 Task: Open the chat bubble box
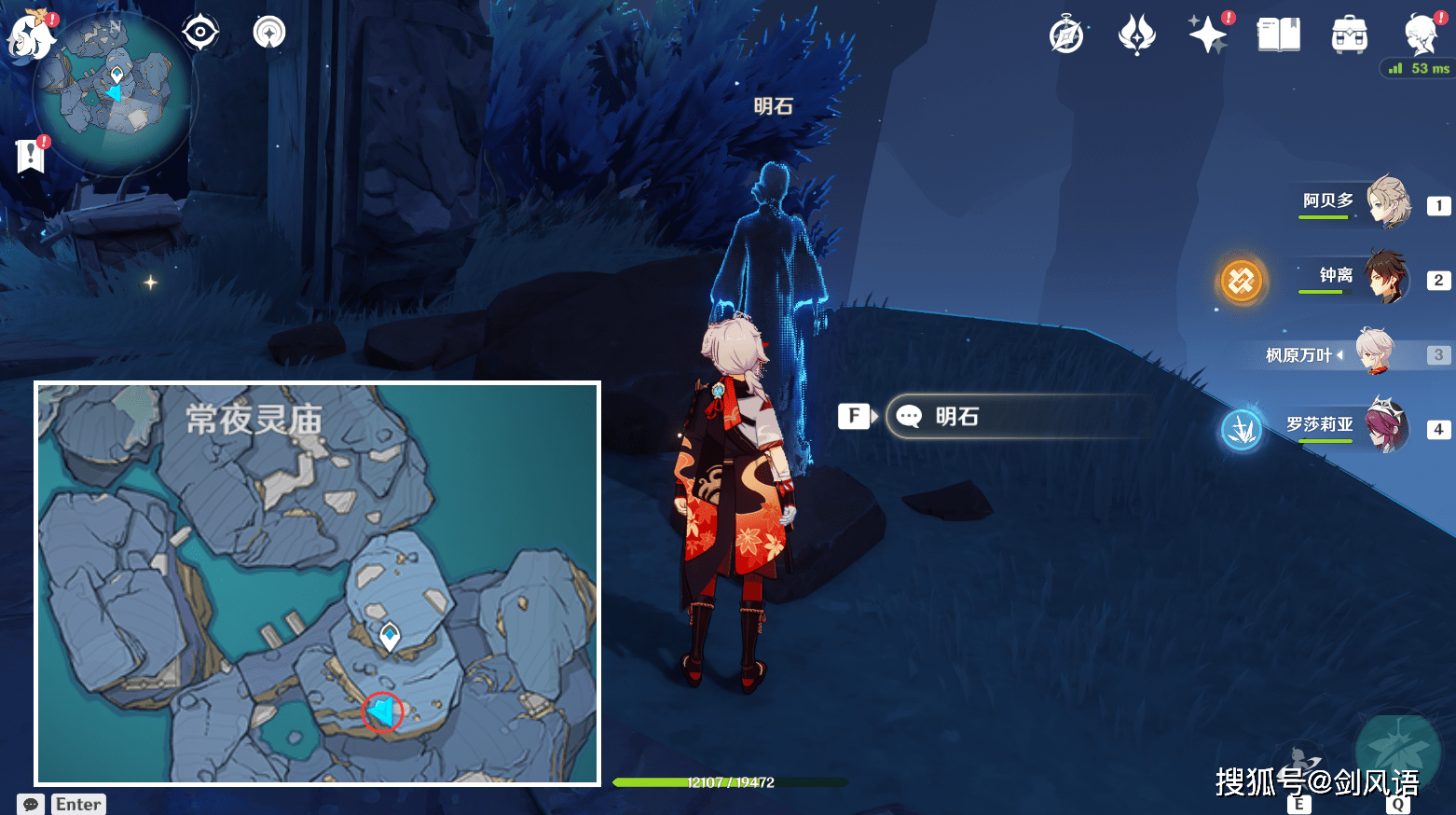(31, 804)
